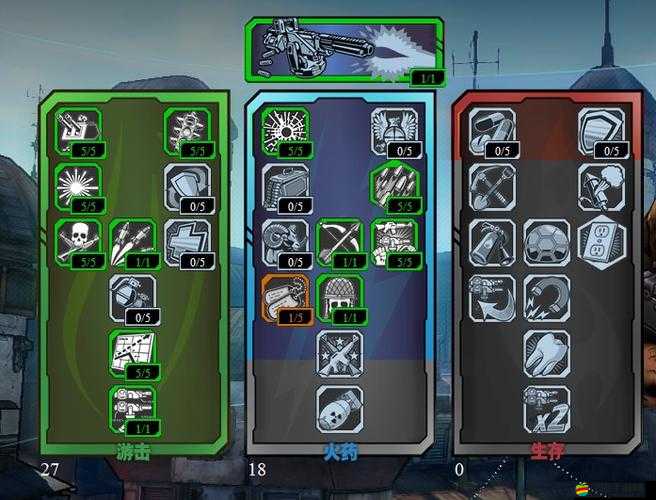
Task: Select the fire extinguisher skill
Action: pyautogui.click(x=492, y=242)
